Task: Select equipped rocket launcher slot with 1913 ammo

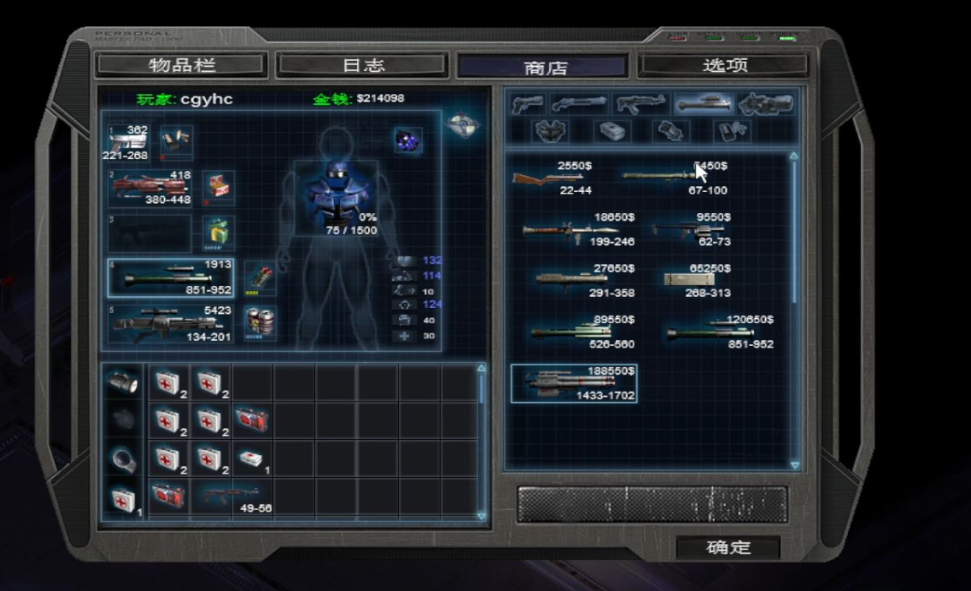Action: pyautogui.click(x=171, y=277)
